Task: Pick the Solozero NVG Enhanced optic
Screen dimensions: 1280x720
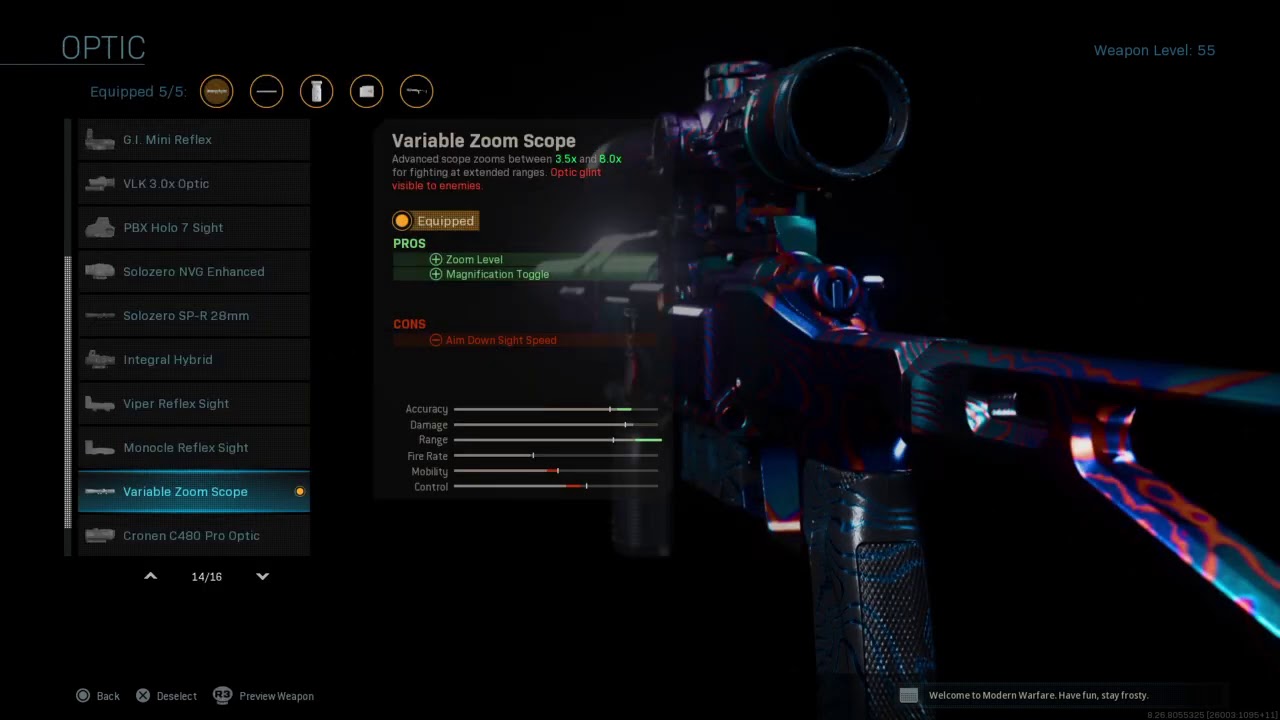Action: point(194,272)
